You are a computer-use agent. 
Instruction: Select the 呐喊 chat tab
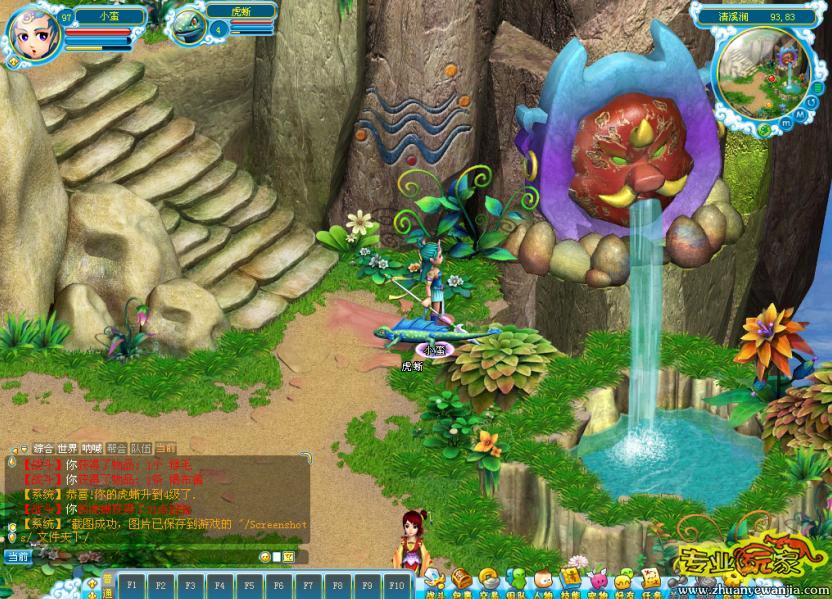[x=92, y=448]
